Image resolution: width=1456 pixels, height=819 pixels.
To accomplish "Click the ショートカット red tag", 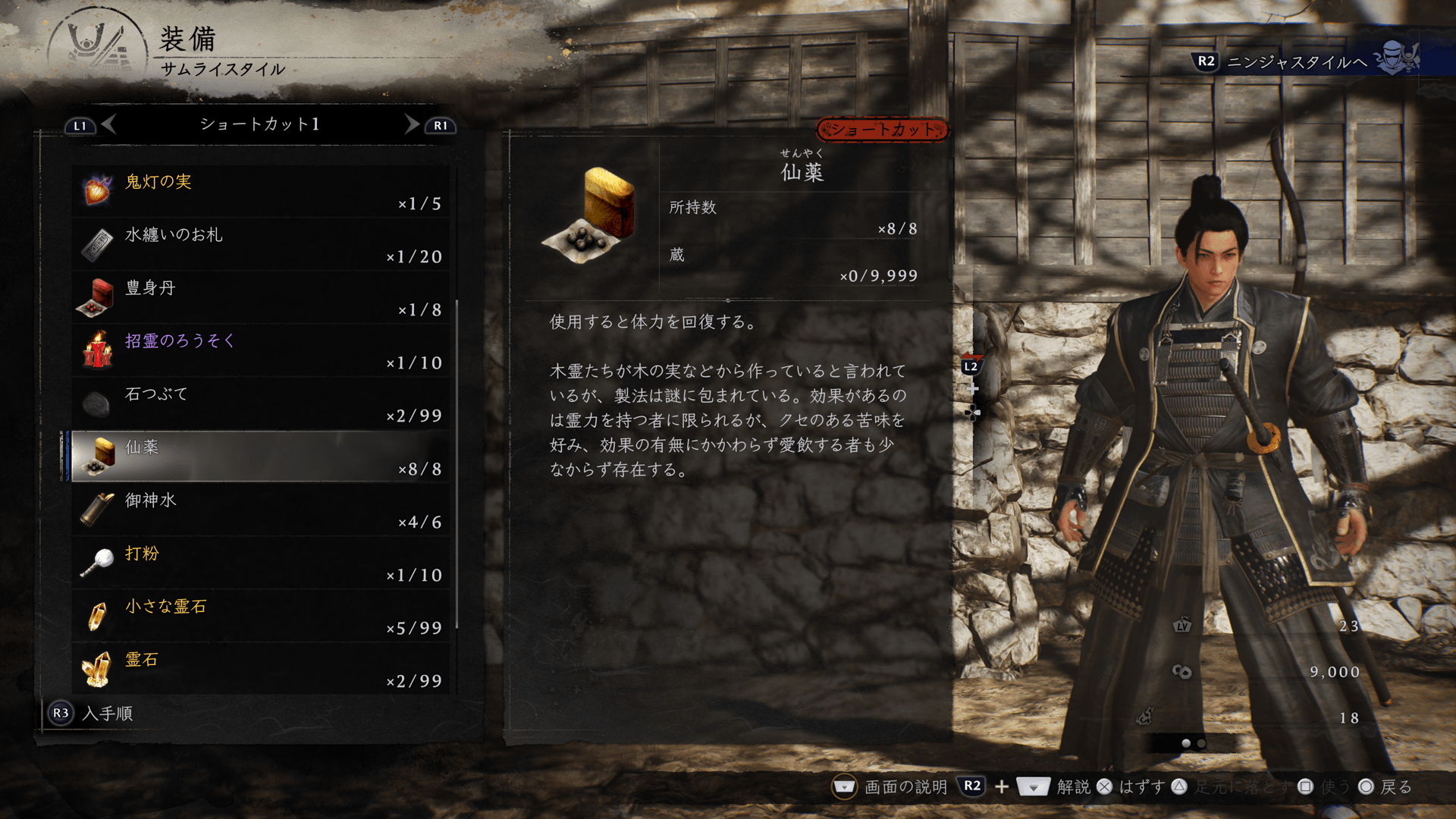I will click(x=882, y=130).
